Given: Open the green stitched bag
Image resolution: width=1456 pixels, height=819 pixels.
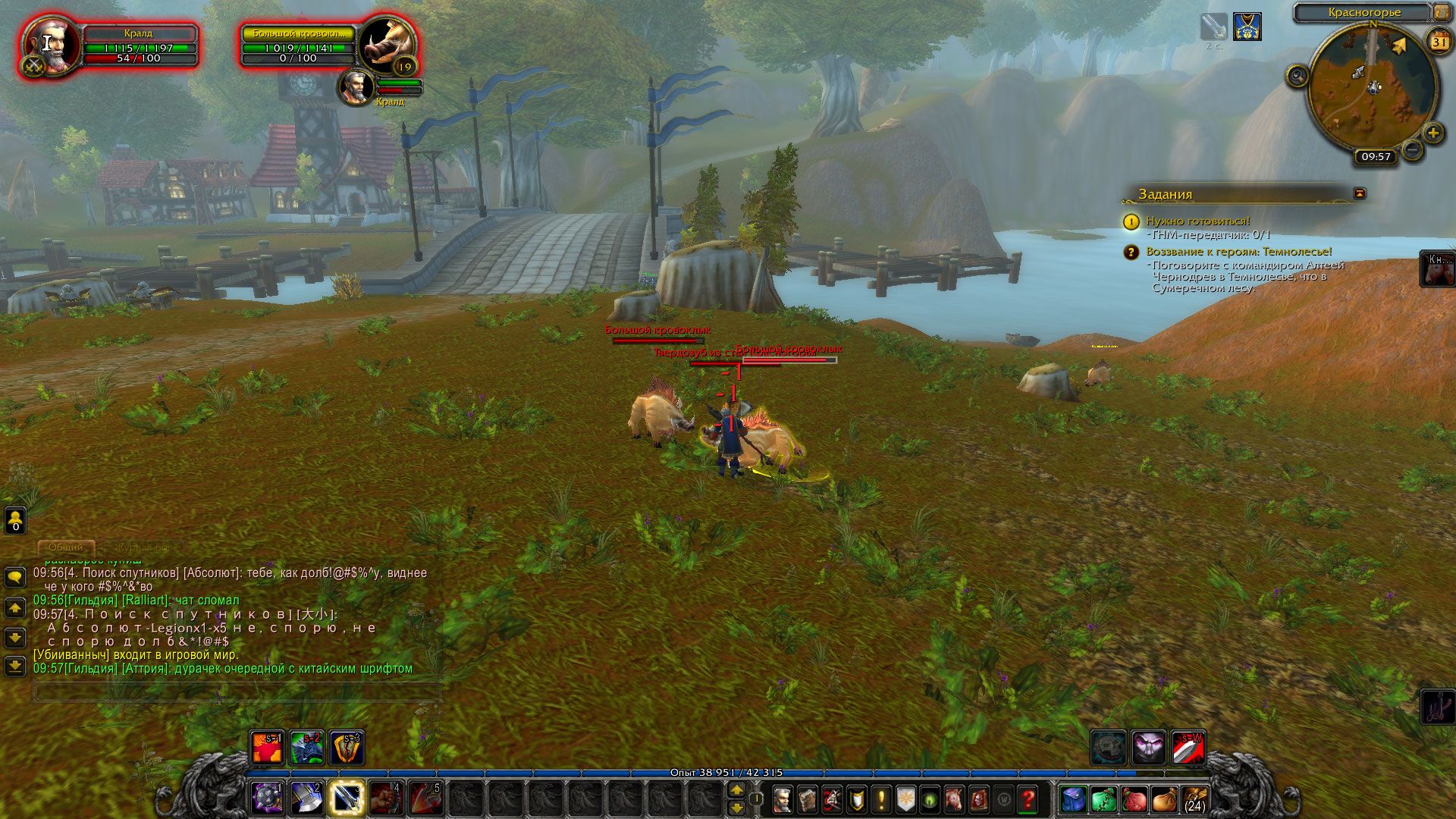Looking at the screenshot, I should (x=1103, y=799).
